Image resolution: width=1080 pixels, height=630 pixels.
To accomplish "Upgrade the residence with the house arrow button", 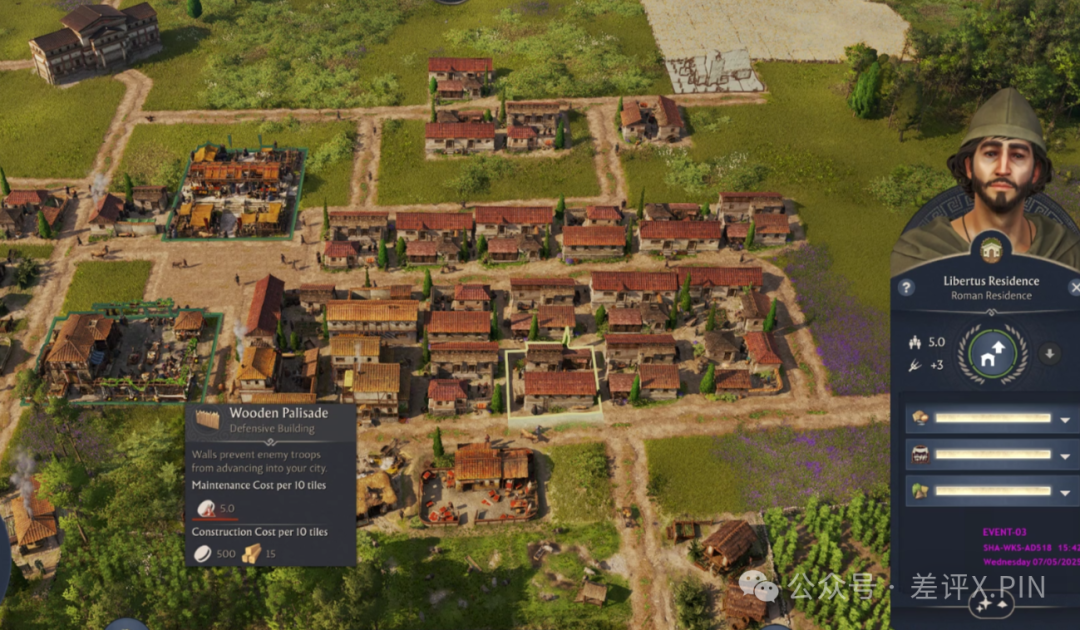I will (993, 353).
